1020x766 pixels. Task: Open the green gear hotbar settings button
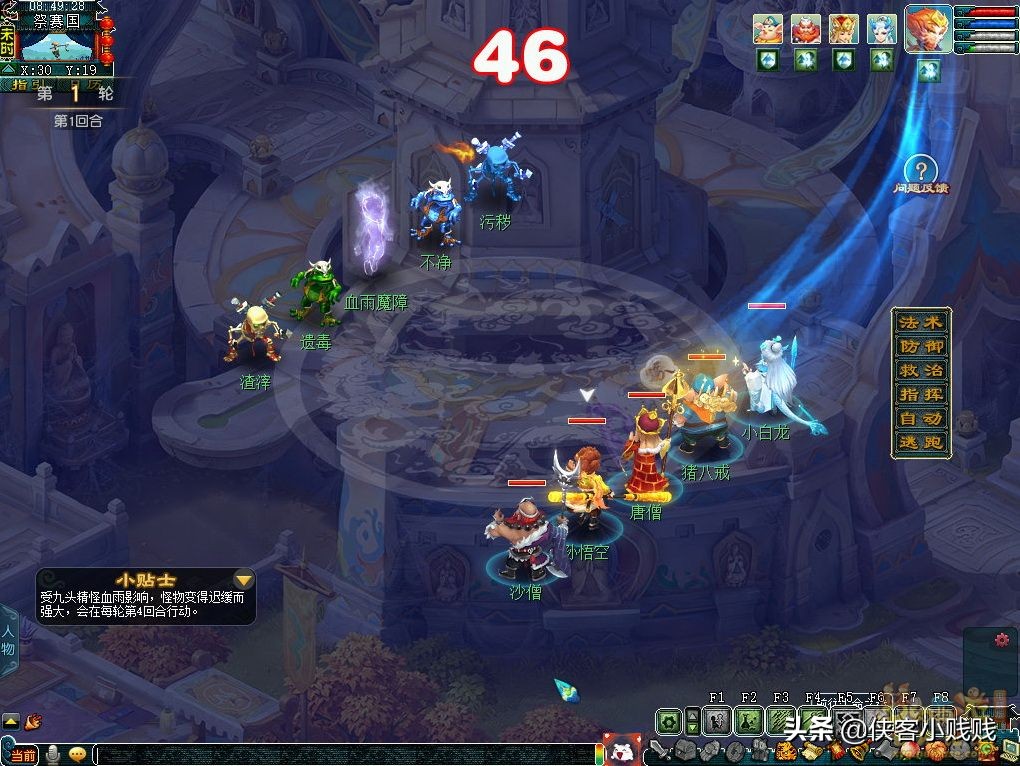pos(668,721)
